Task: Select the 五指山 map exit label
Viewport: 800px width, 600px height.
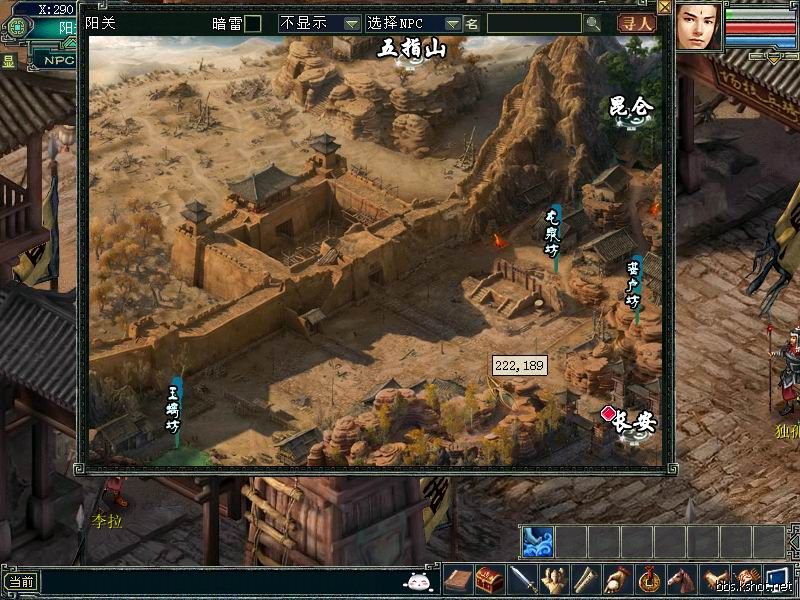Action: pyautogui.click(x=411, y=49)
